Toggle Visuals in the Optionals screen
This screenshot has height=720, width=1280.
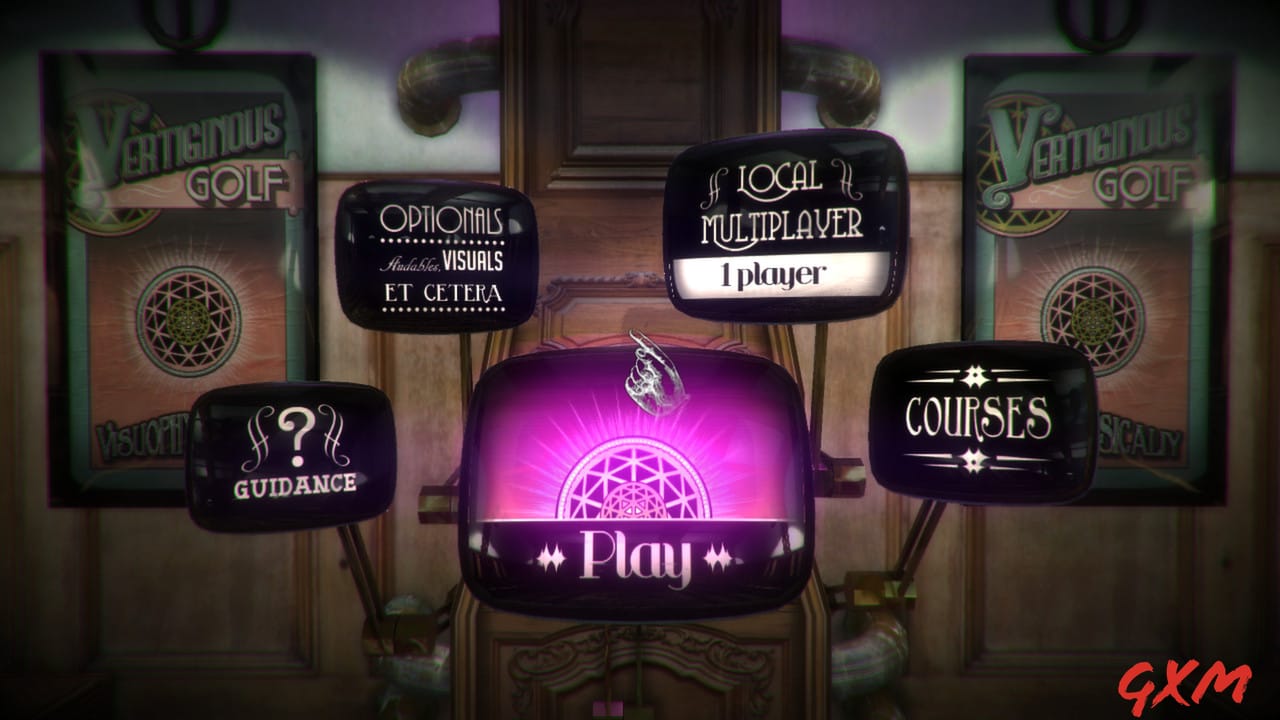coord(470,258)
